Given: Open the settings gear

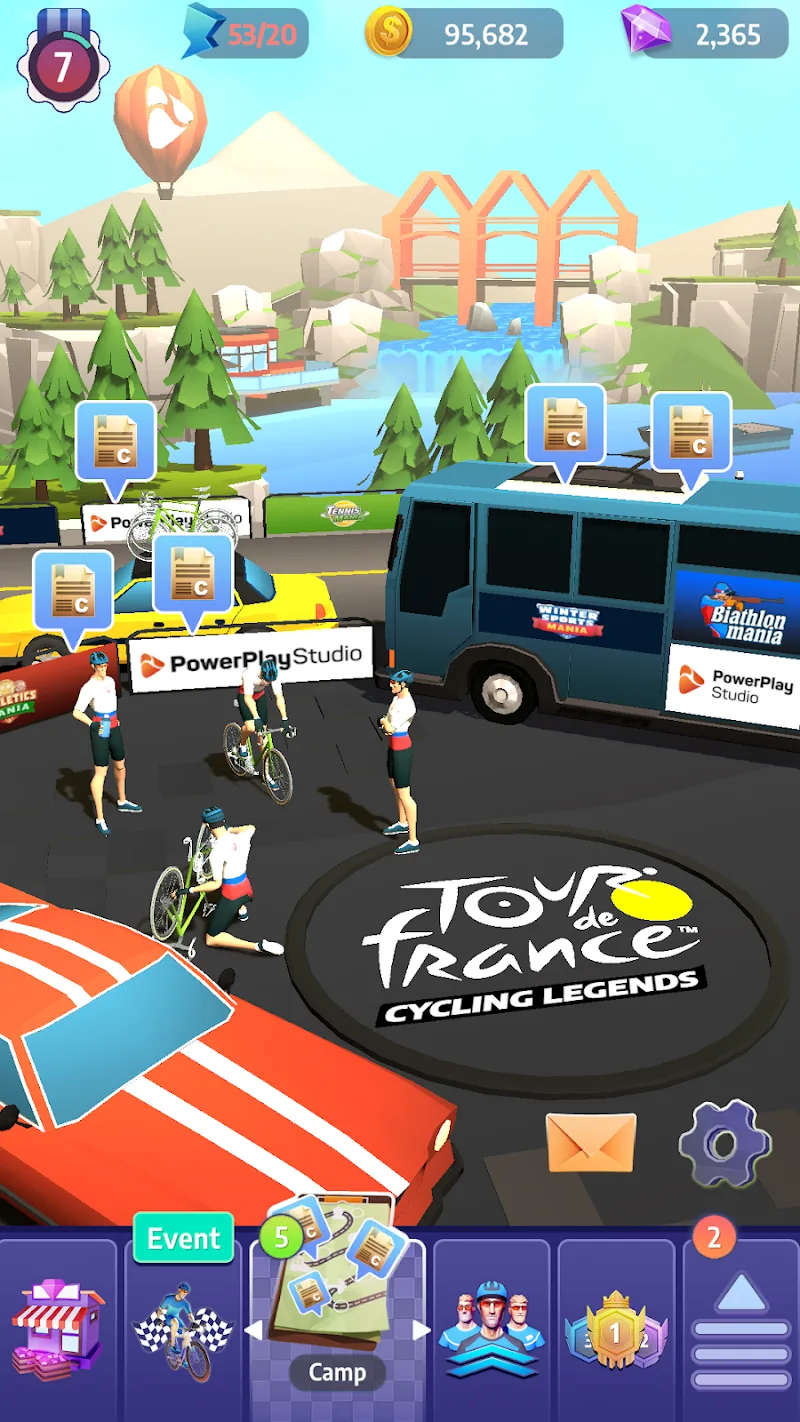Looking at the screenshot, I should tap(725, 1144).
